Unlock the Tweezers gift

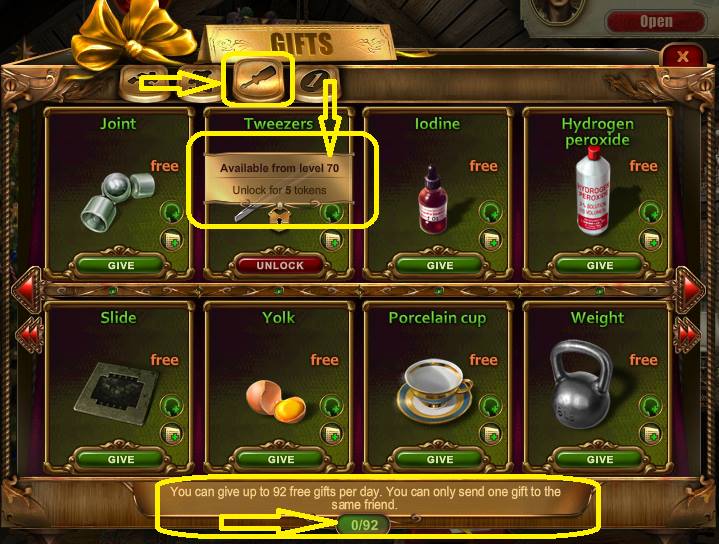pos(280,266)
